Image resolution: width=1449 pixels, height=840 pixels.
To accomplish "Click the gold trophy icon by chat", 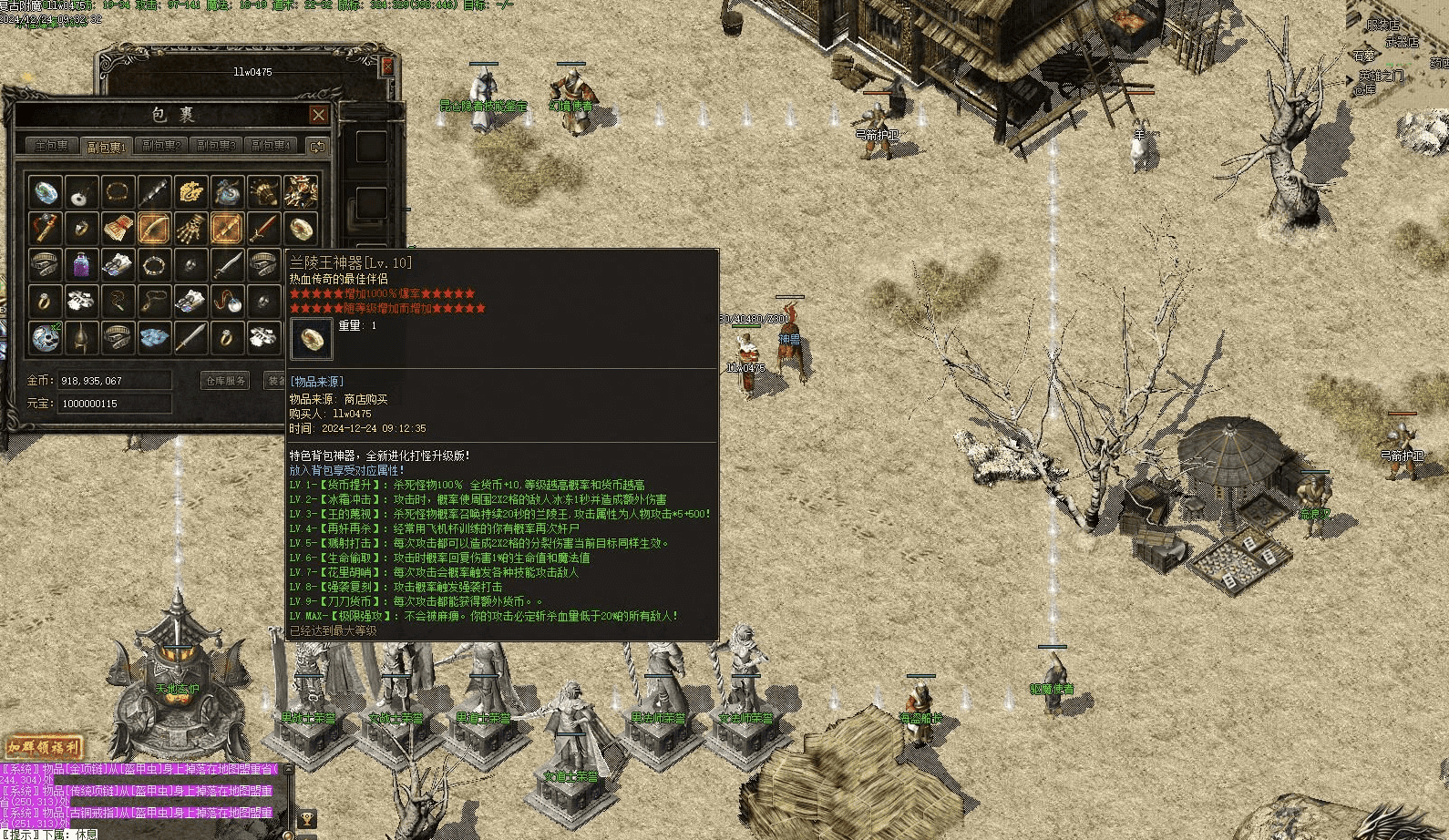I will tap(307, 819).
